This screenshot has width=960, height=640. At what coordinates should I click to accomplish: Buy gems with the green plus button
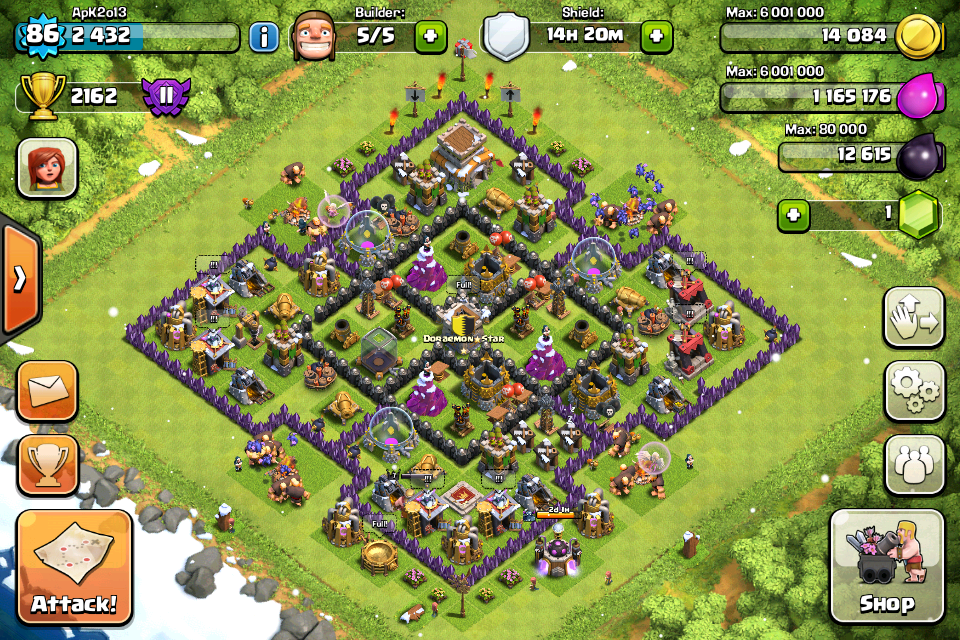coord(794,215)
